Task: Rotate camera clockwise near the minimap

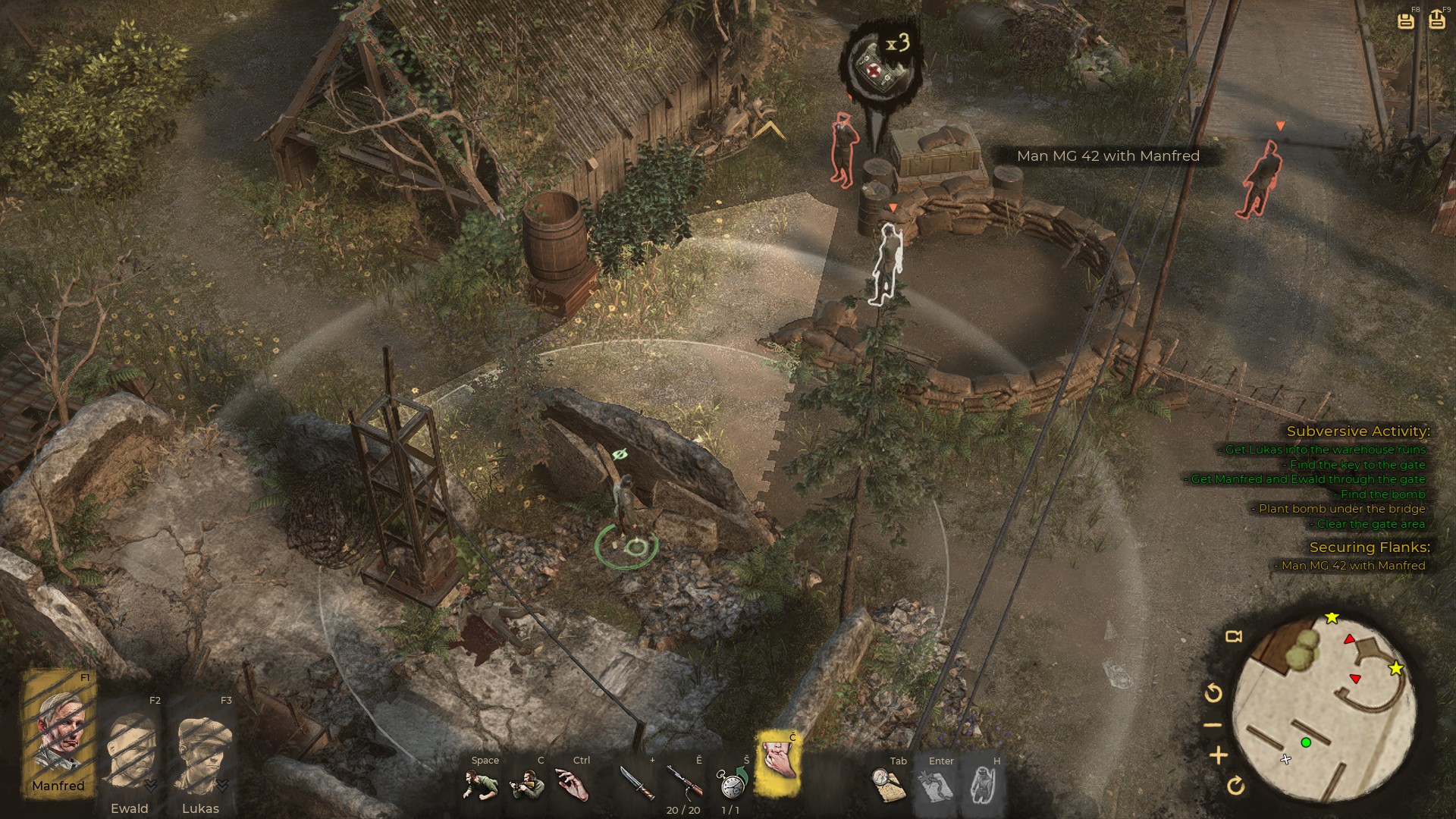Action: click(1235, 786)
